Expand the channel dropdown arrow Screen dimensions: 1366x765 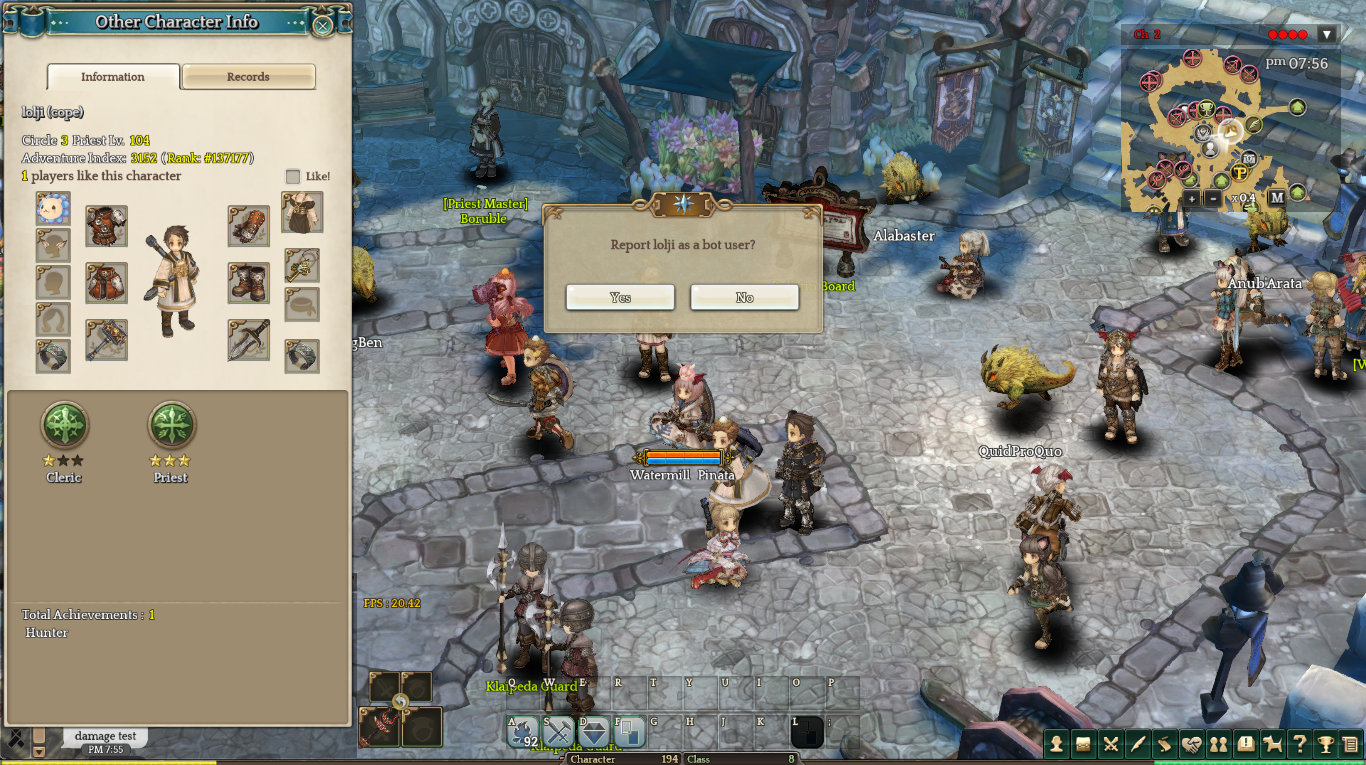(1327, 34)
